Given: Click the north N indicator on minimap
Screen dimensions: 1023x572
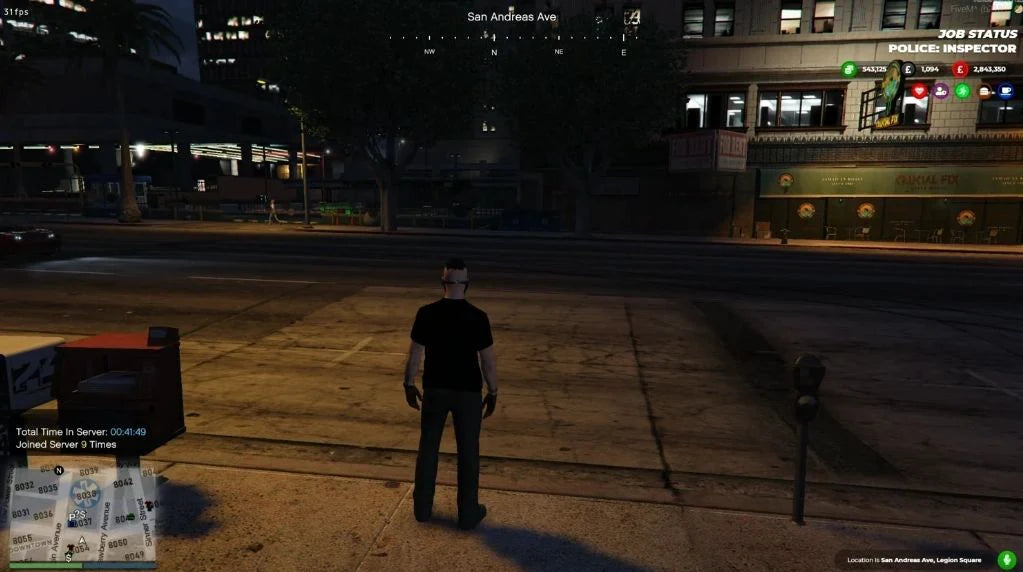Looking at the screenshot, I should (x=58, y=469).
